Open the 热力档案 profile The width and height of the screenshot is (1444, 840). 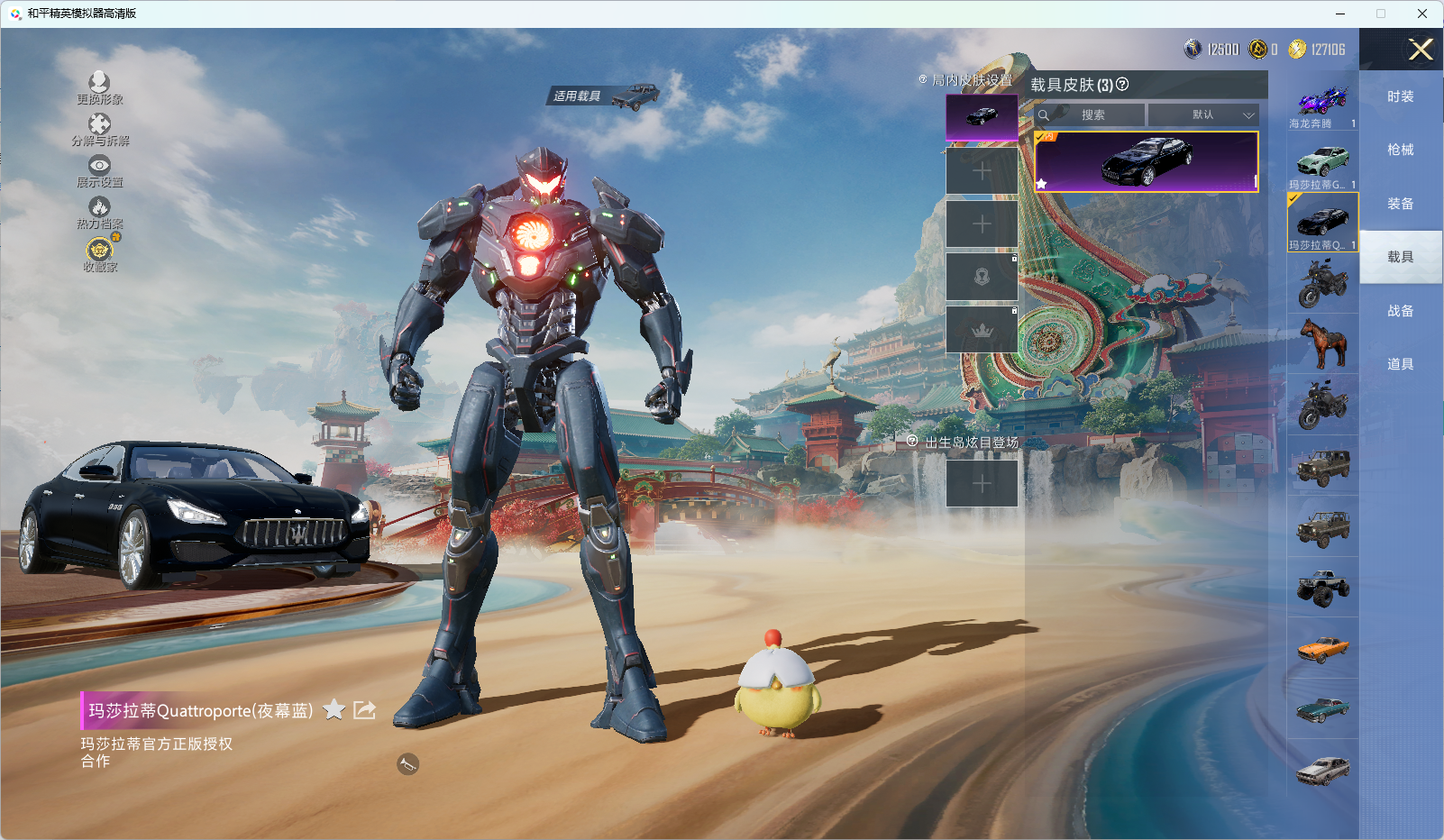click(99, 212)
